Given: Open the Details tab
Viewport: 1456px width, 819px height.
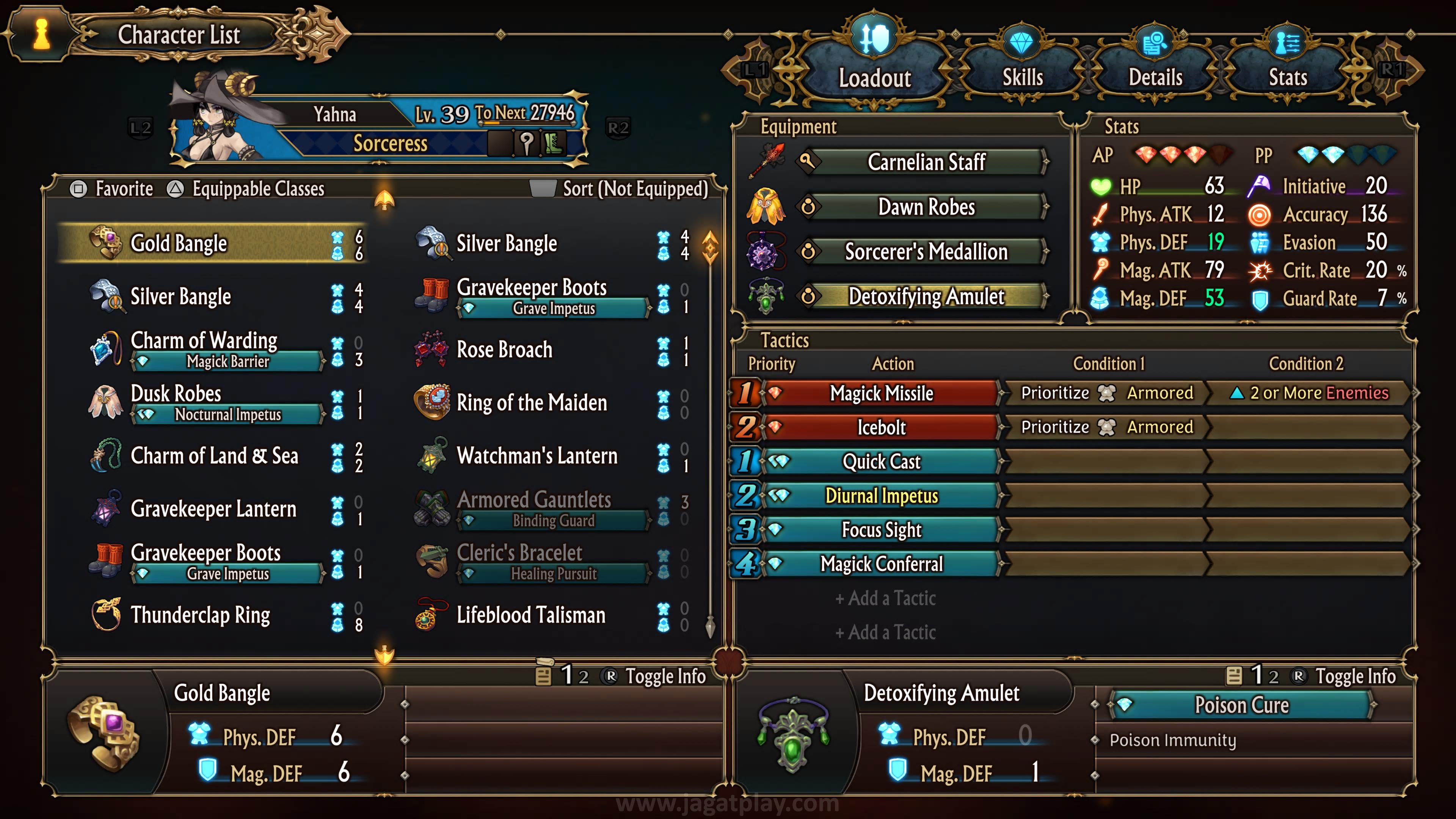Looking at the screenshot, I should click(x=1155, y=76).
